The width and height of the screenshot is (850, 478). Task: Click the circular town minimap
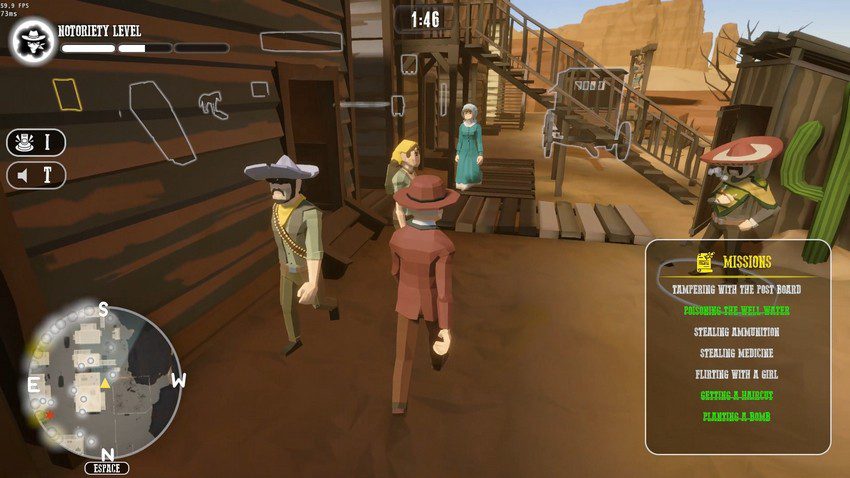104,381
